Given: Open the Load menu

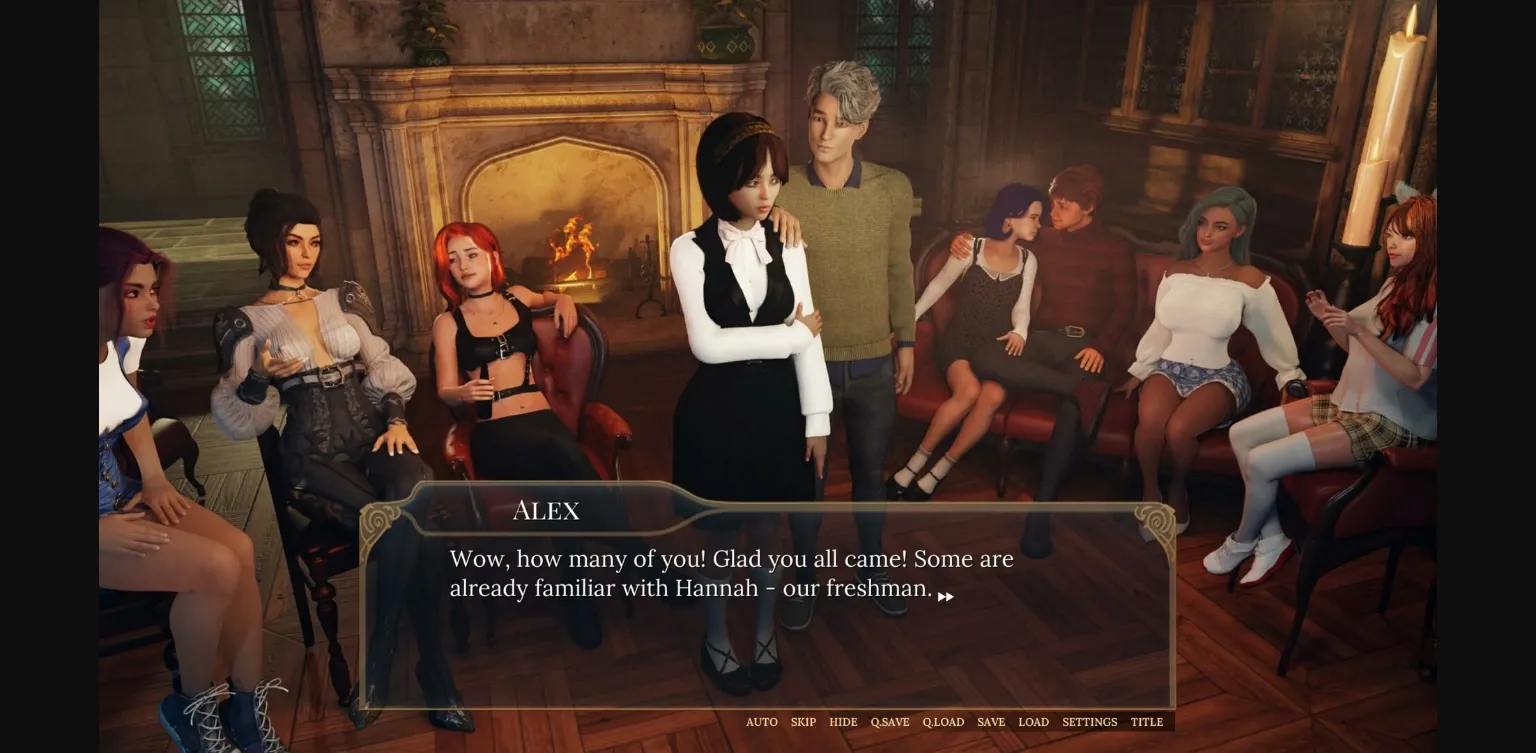Looking at the screenshot, I should [1033, 722].
